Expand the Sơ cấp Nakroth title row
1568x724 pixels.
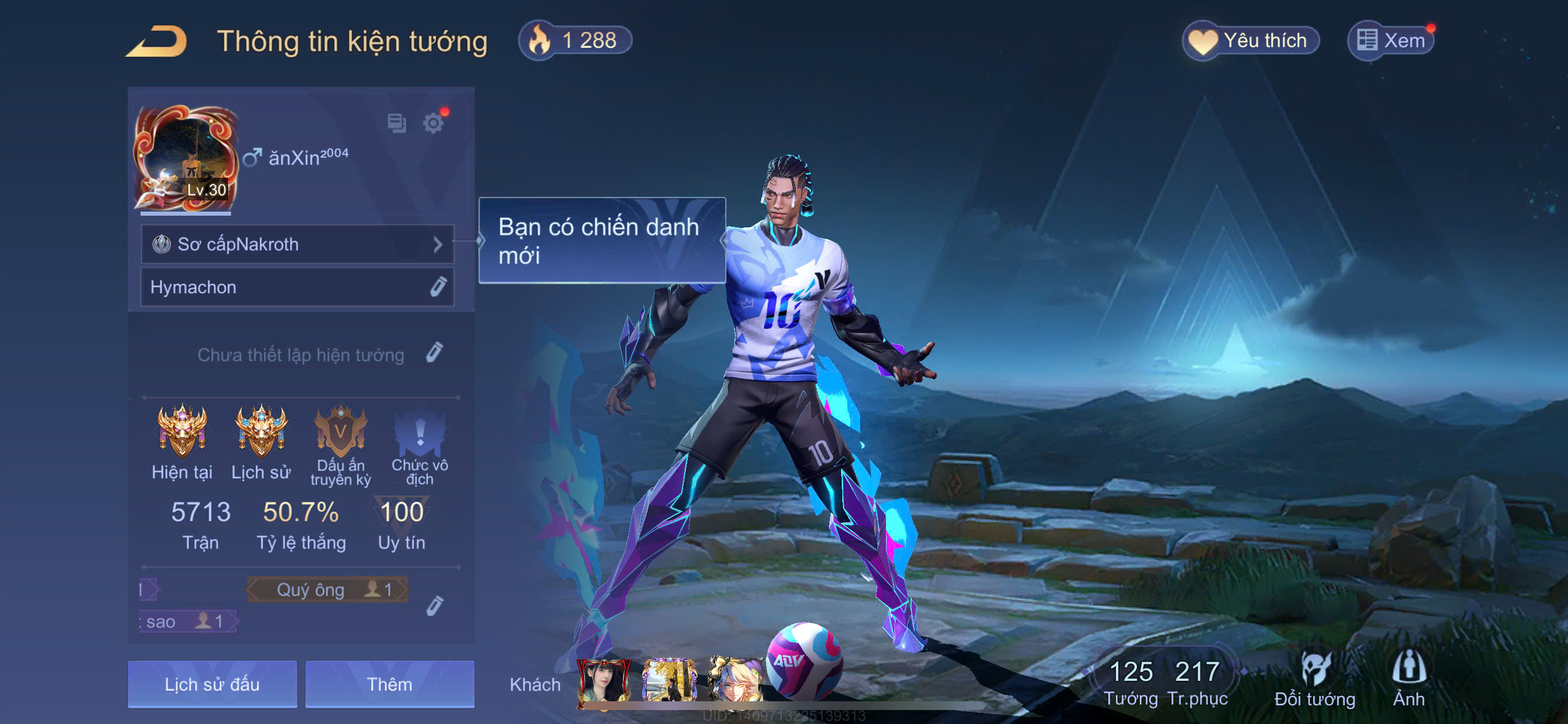click(x=297, y=244)
